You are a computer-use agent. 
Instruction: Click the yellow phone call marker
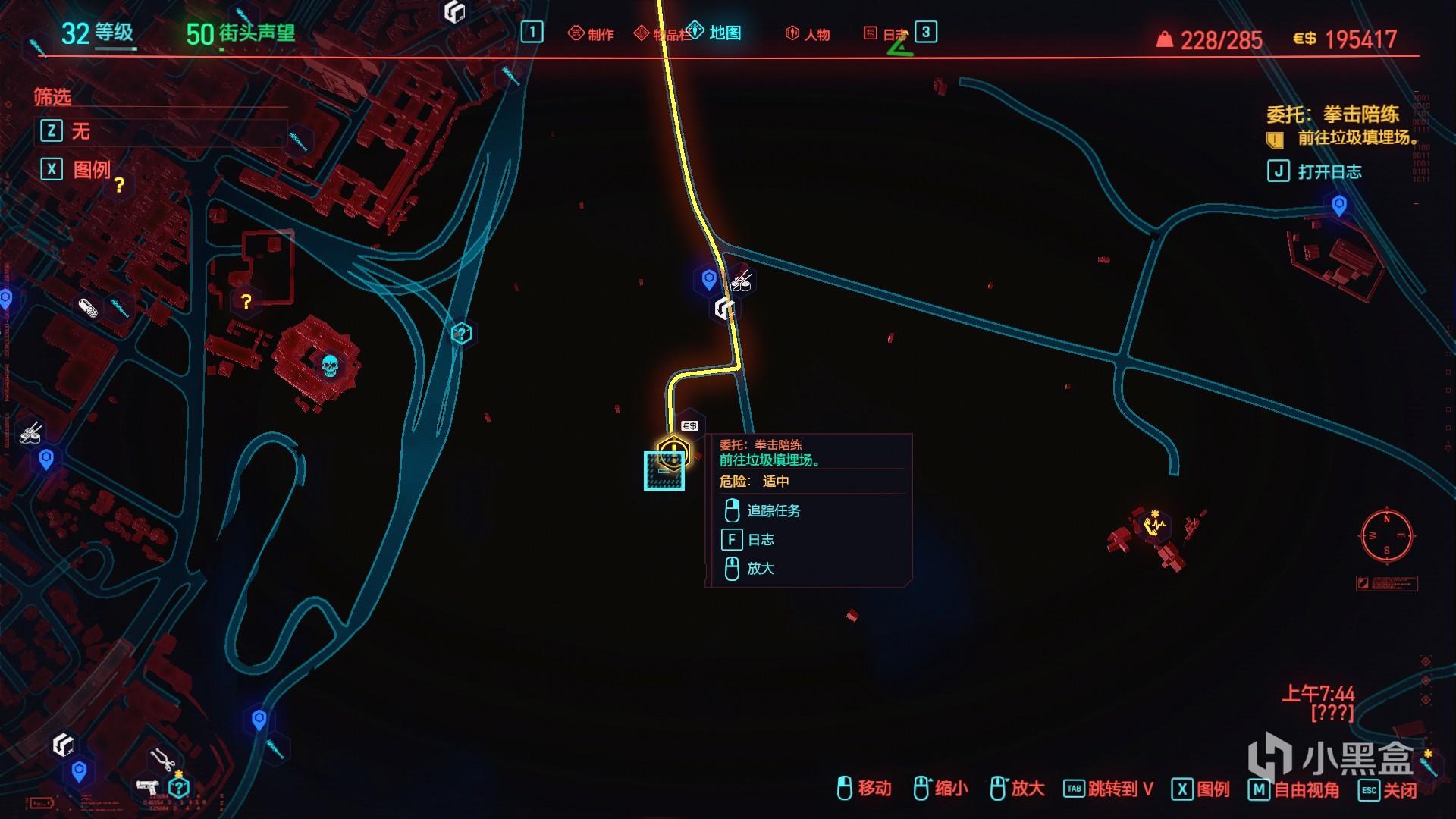pyautogui.click(x=1153, y=524)
